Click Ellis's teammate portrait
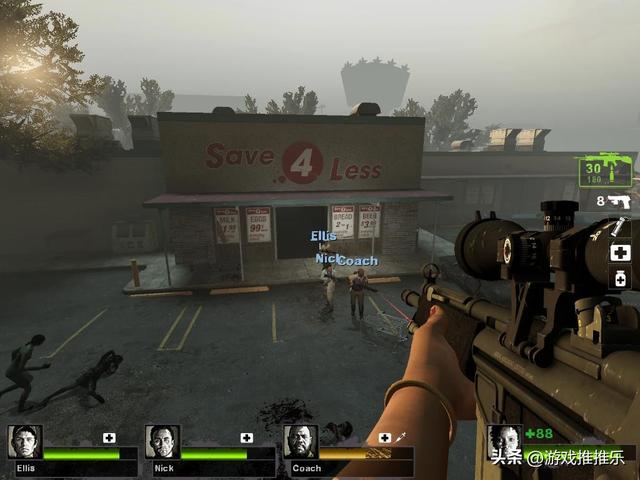The width and height of the screenshot is (640, 480). point(24,442)
